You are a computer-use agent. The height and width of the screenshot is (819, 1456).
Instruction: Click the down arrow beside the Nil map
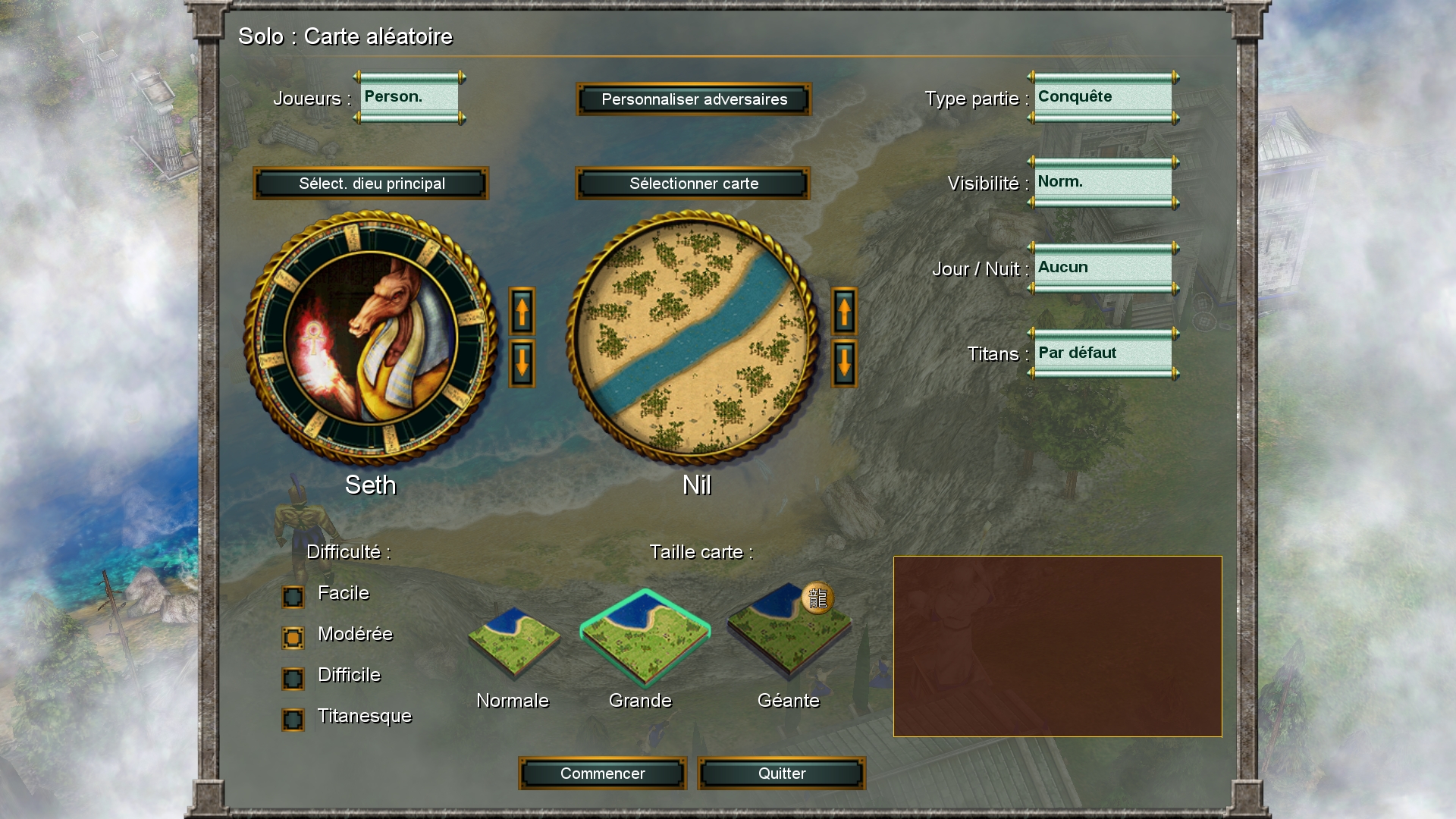tap(844, 363)
